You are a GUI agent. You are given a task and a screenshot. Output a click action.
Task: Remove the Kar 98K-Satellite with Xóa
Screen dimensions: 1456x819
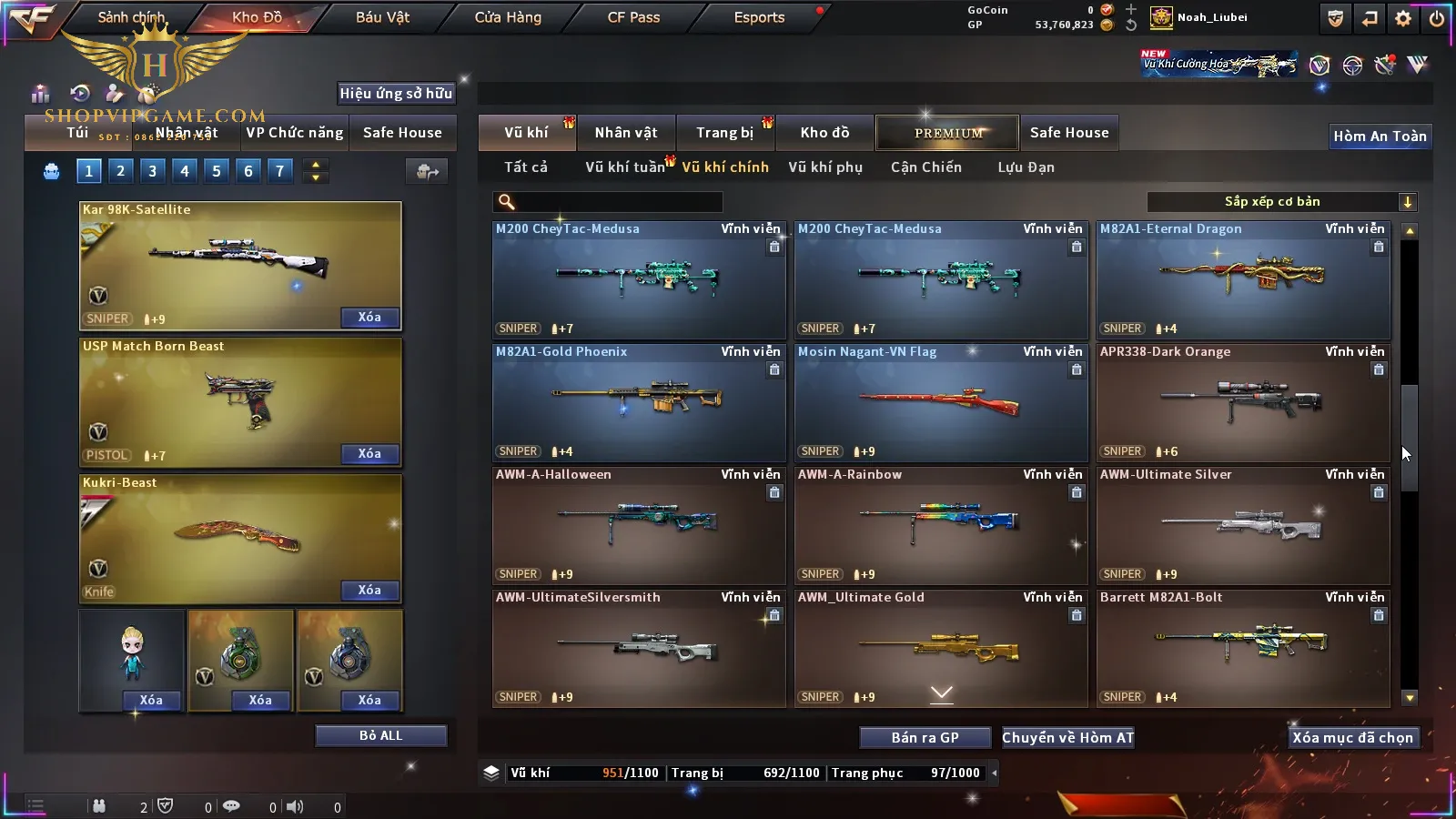pyautogui.click(x=369, y=318)
